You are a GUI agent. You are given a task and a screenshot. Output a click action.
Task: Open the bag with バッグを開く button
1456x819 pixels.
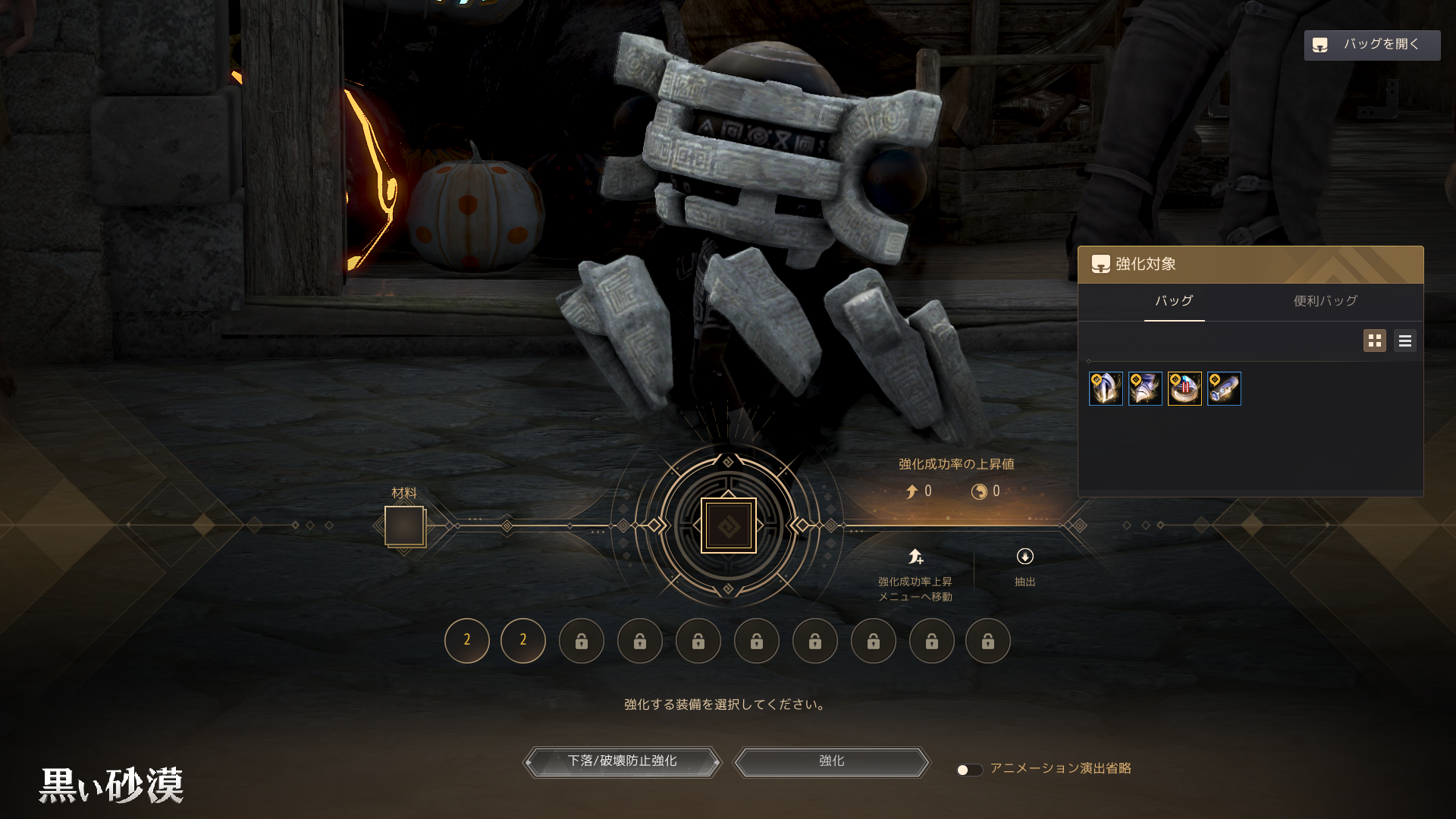click(1371, 45)
